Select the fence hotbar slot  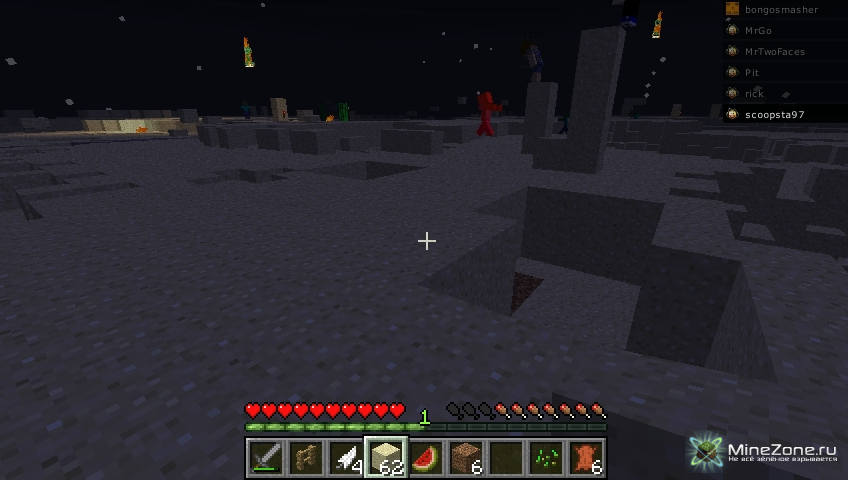[x=306, y=458]
